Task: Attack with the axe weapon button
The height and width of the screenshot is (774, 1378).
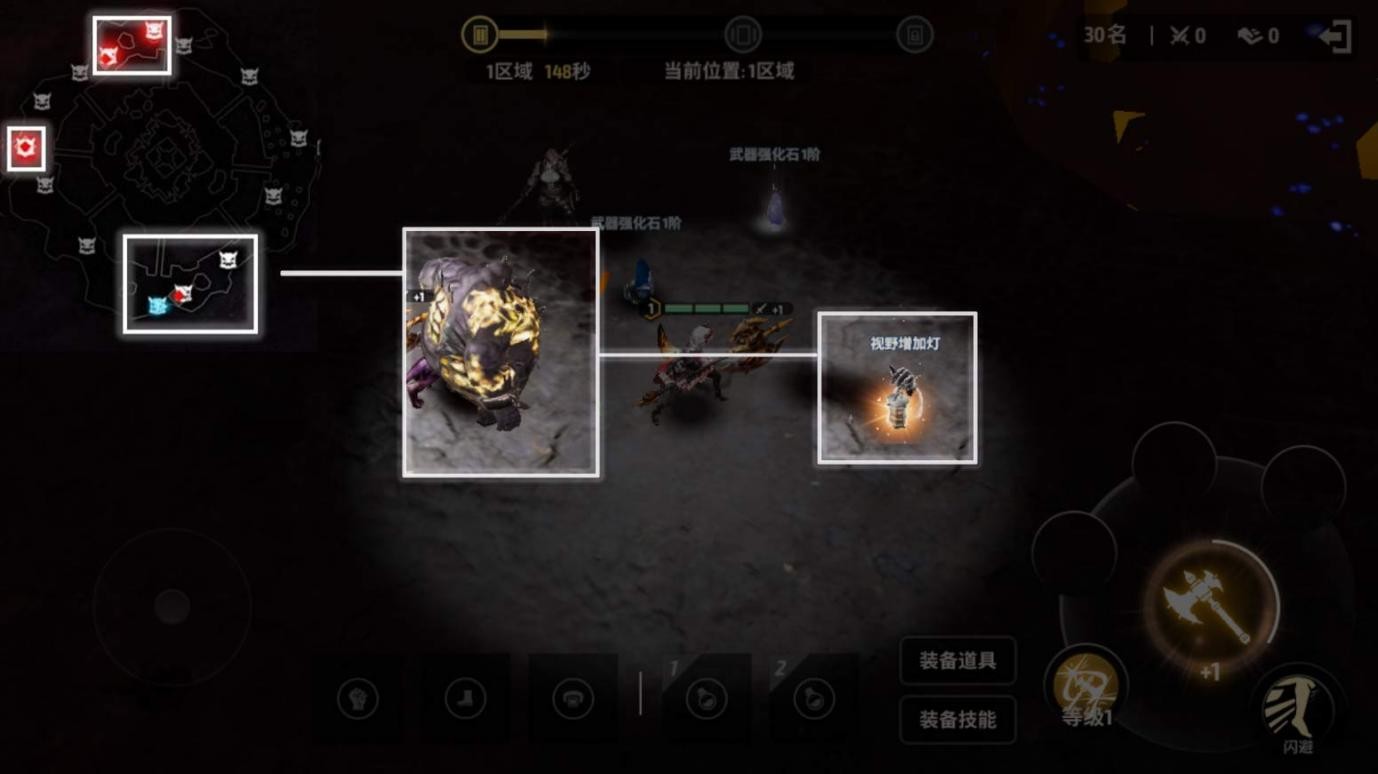Action: coord(1210,606)
